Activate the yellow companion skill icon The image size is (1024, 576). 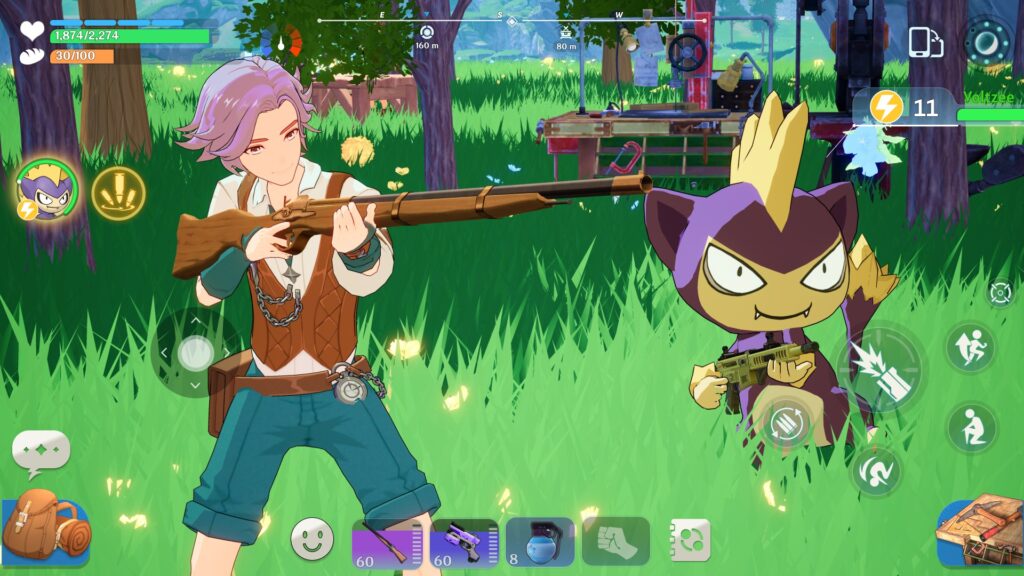pos(118,193)
